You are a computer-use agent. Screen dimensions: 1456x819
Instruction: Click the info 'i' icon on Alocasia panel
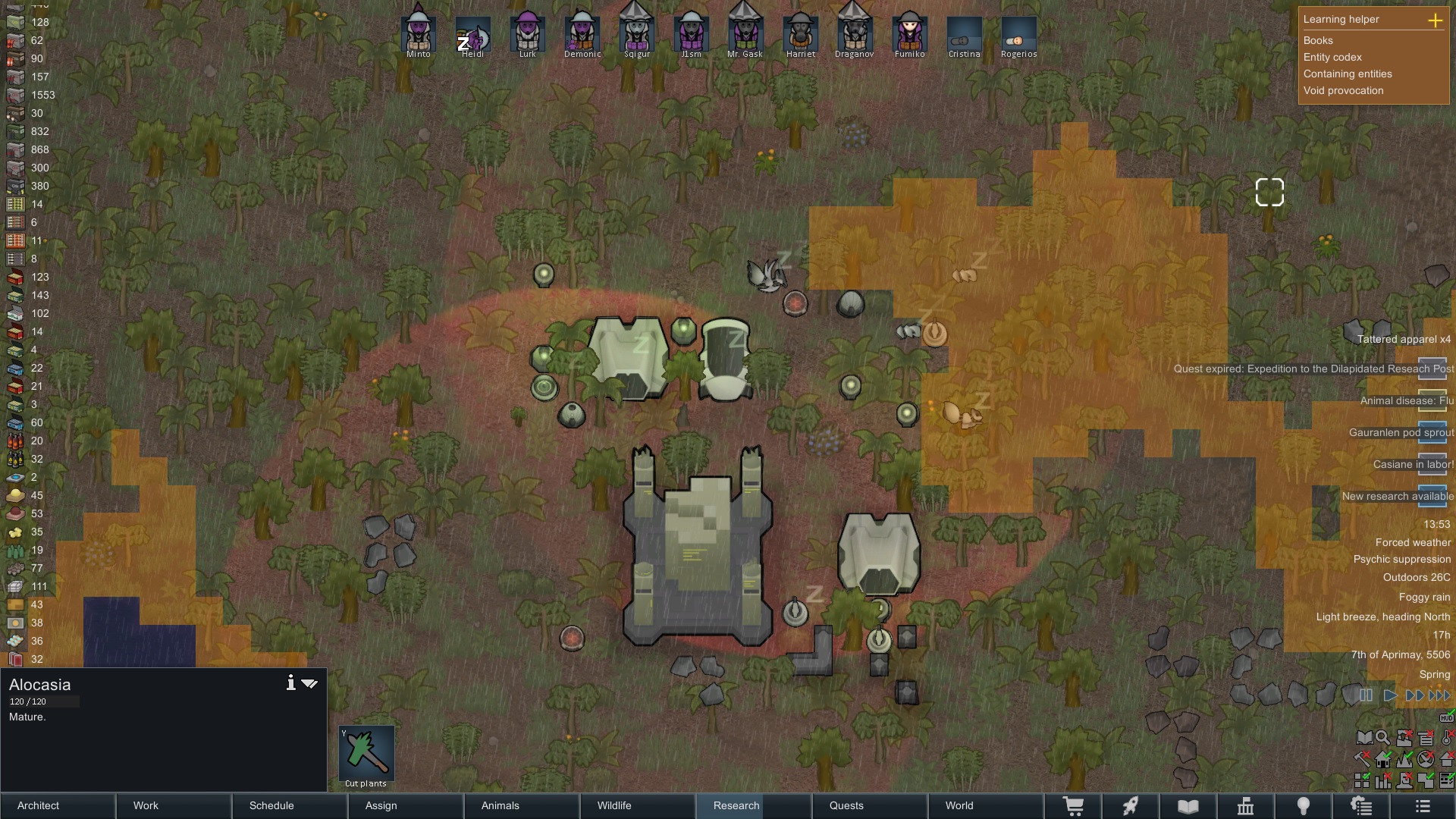(x=290, y=682)
